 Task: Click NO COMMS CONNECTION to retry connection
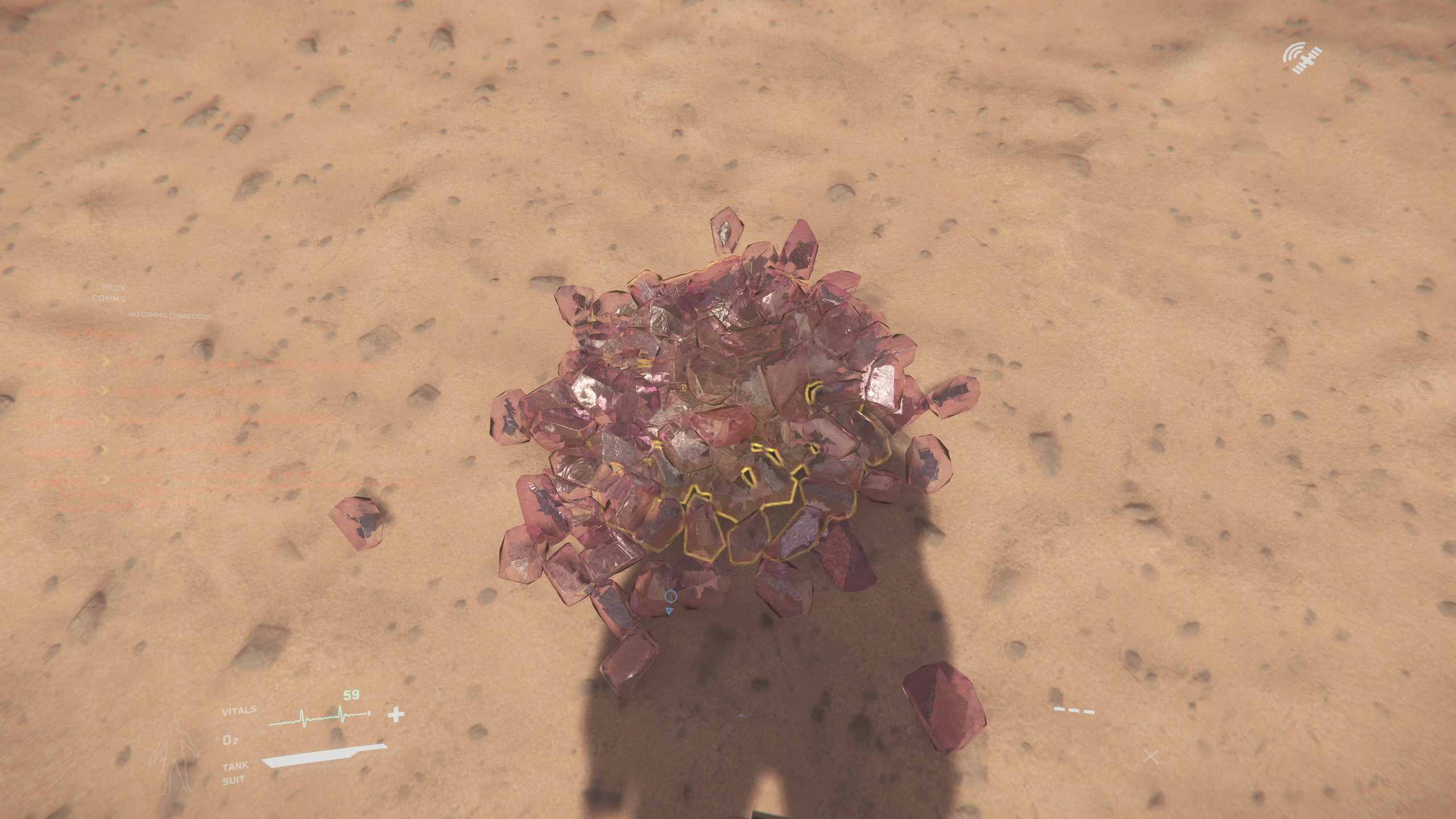coord(170,315)
